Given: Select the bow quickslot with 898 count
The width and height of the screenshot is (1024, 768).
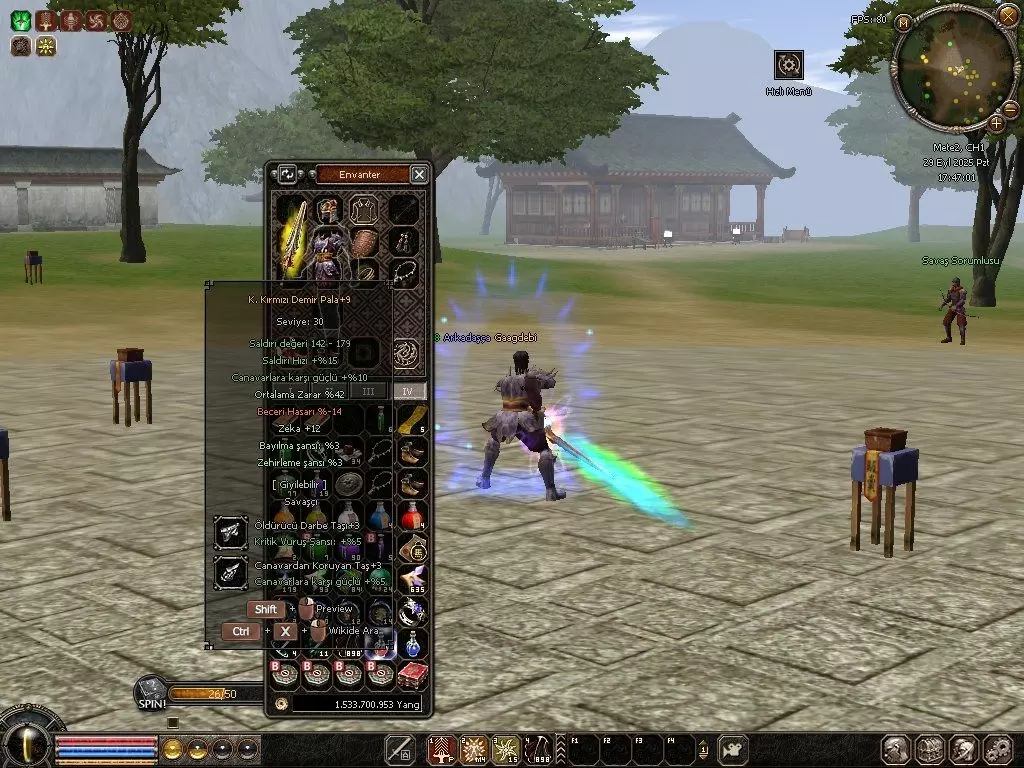Looking at the screenshot, I should (x=539, y=748).
